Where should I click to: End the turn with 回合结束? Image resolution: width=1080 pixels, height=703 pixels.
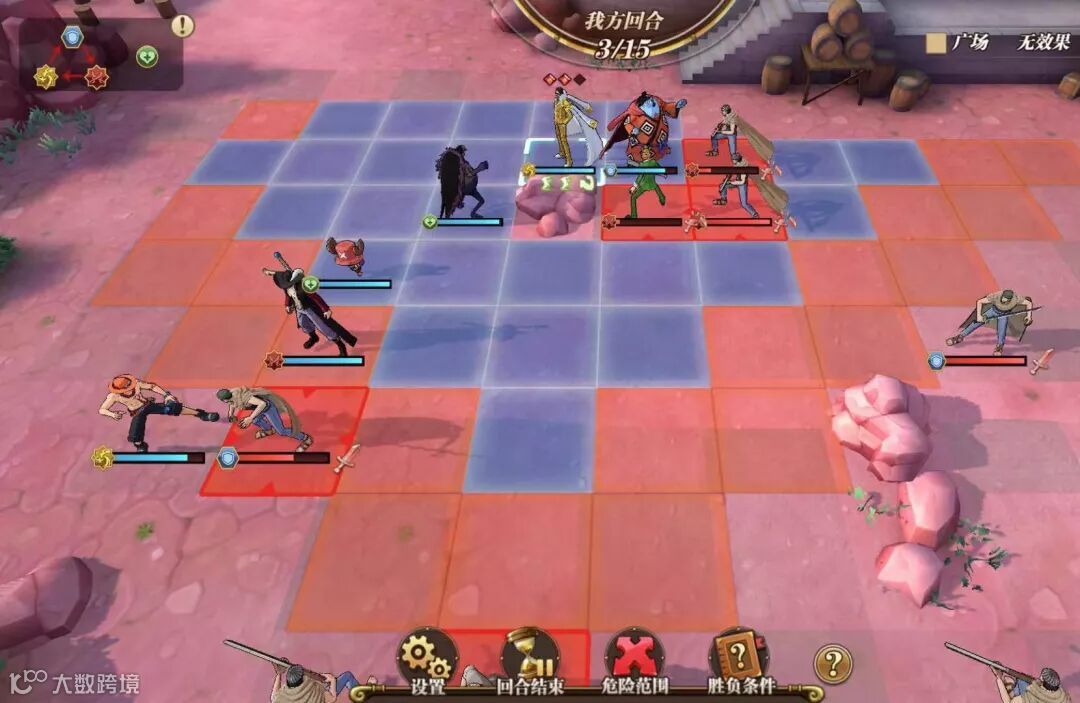pos(530,658)
